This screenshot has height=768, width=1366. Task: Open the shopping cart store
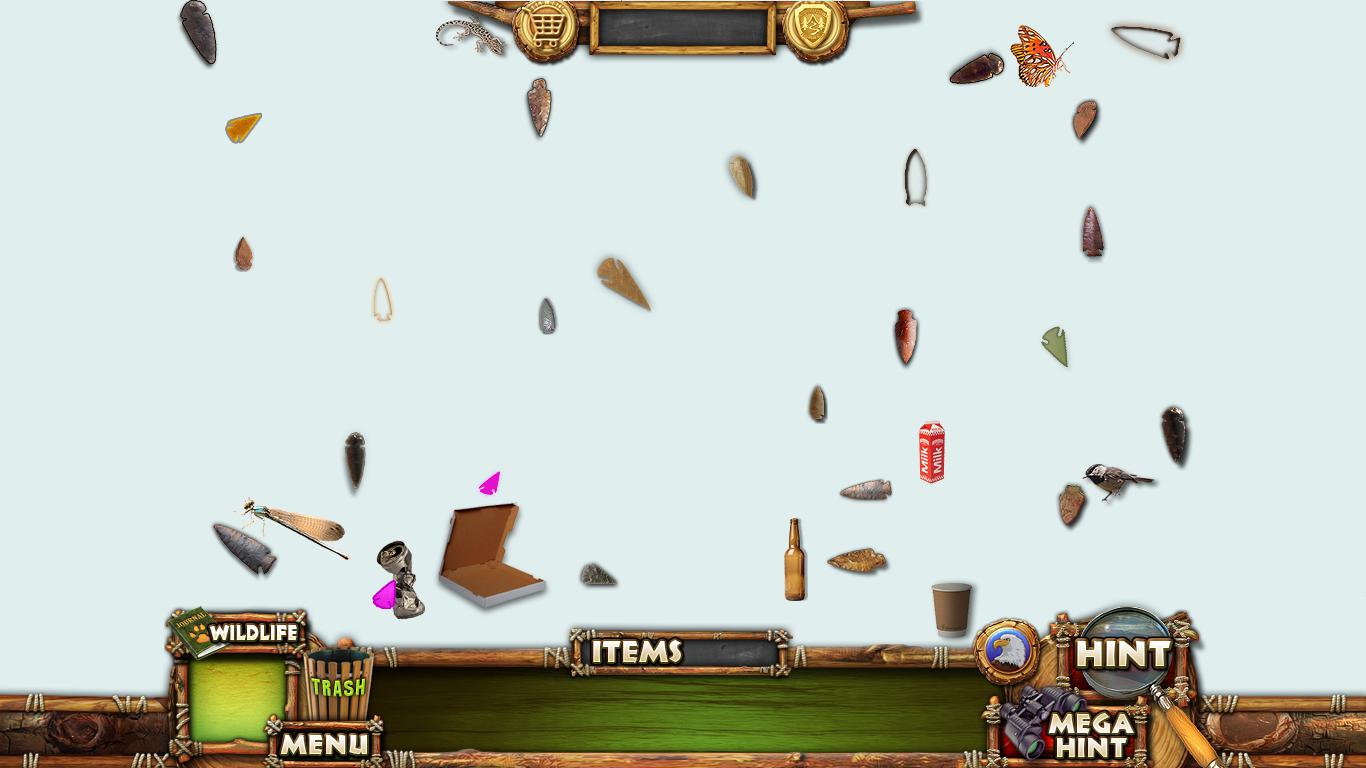(x=545, y=28)
